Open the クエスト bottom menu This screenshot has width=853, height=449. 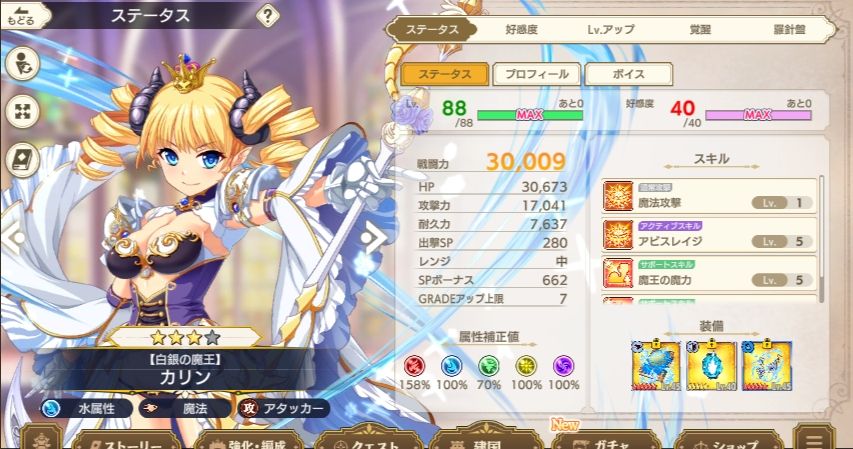[366, 441]
